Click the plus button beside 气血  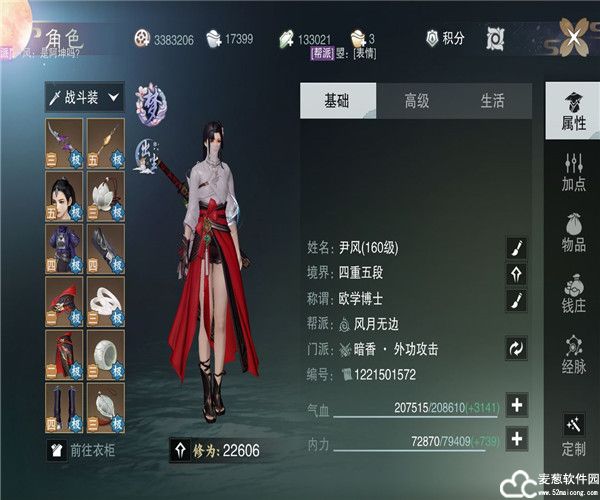tap(517, 405)
